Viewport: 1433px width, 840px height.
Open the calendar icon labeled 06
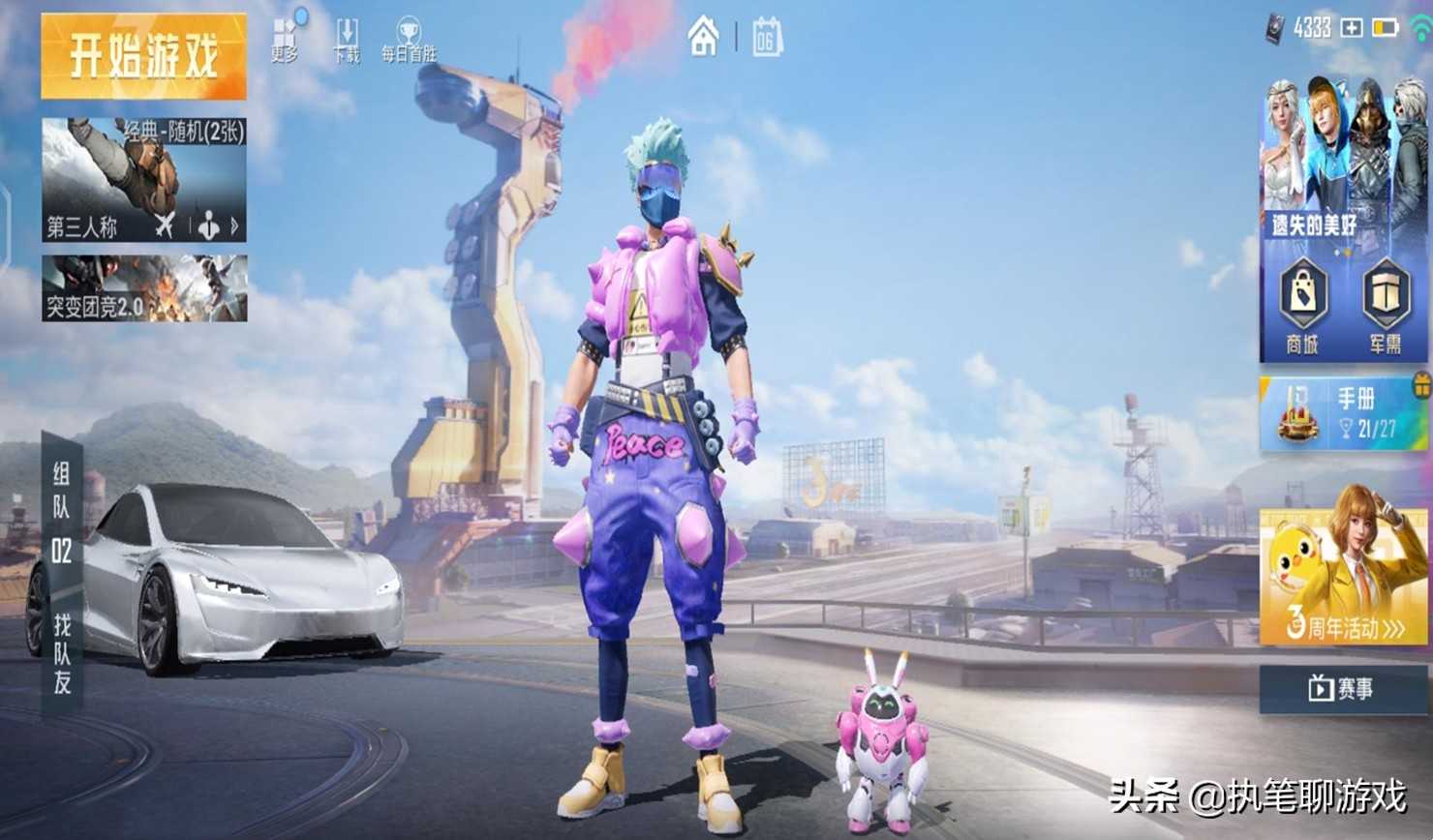tap(767, 39)
